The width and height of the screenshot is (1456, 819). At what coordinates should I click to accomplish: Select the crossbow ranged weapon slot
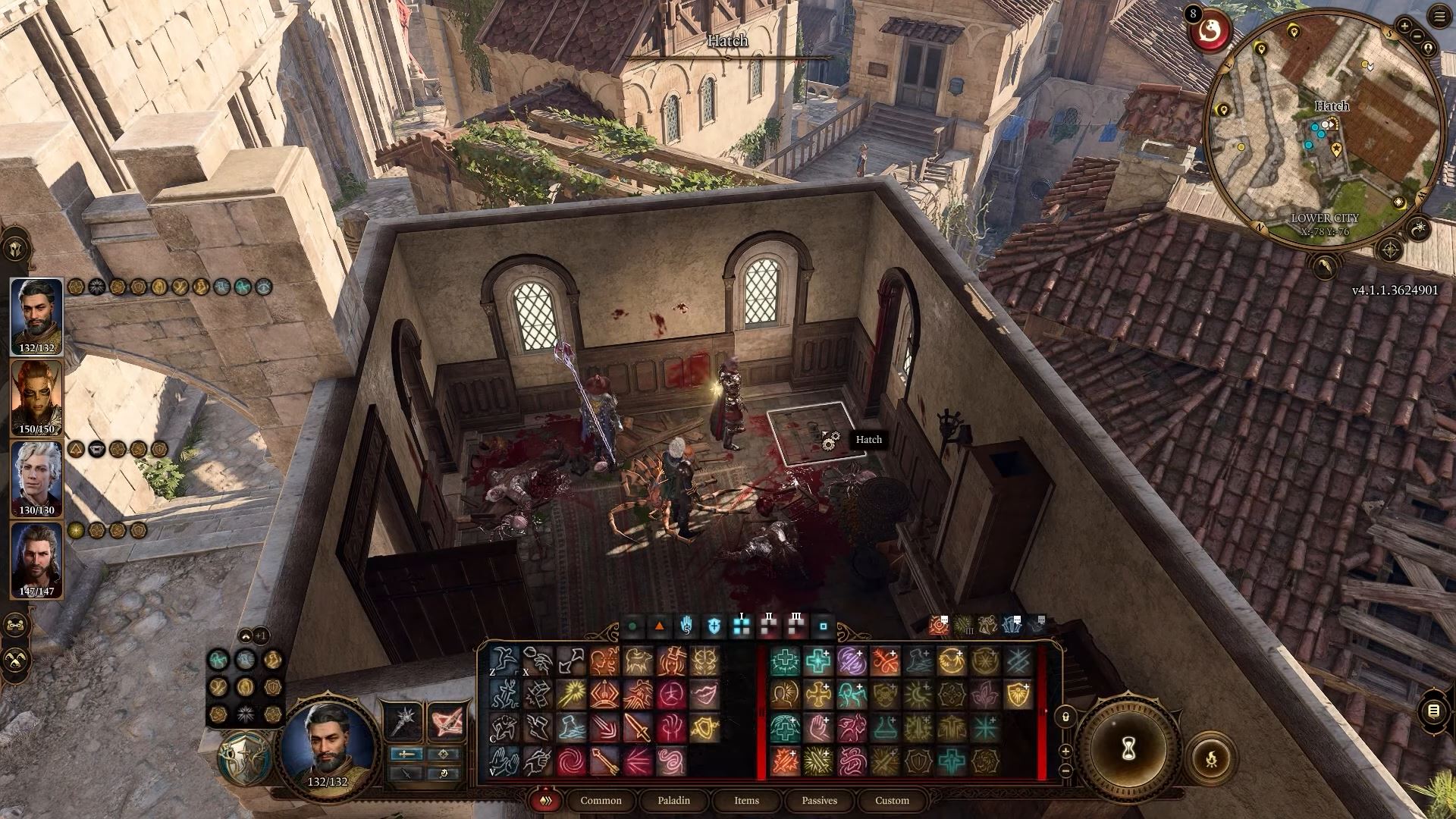[447, 720]
